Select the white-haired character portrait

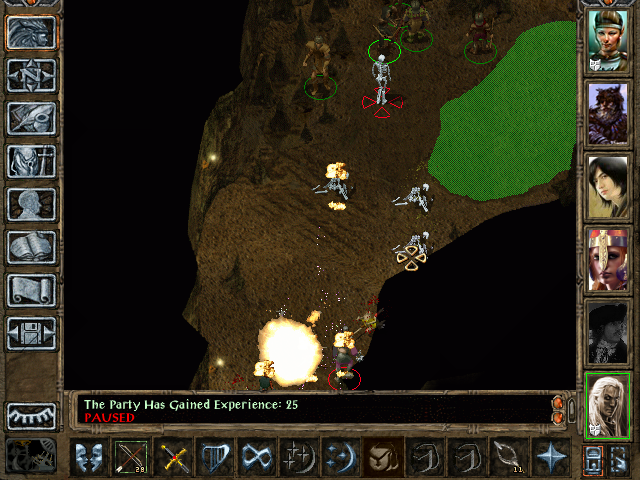607,405
